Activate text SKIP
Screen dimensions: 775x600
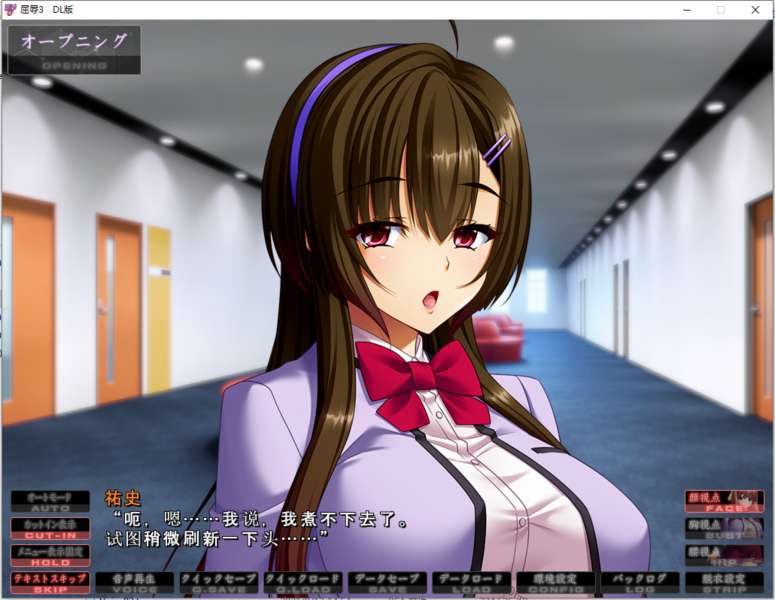click(50, 582)
